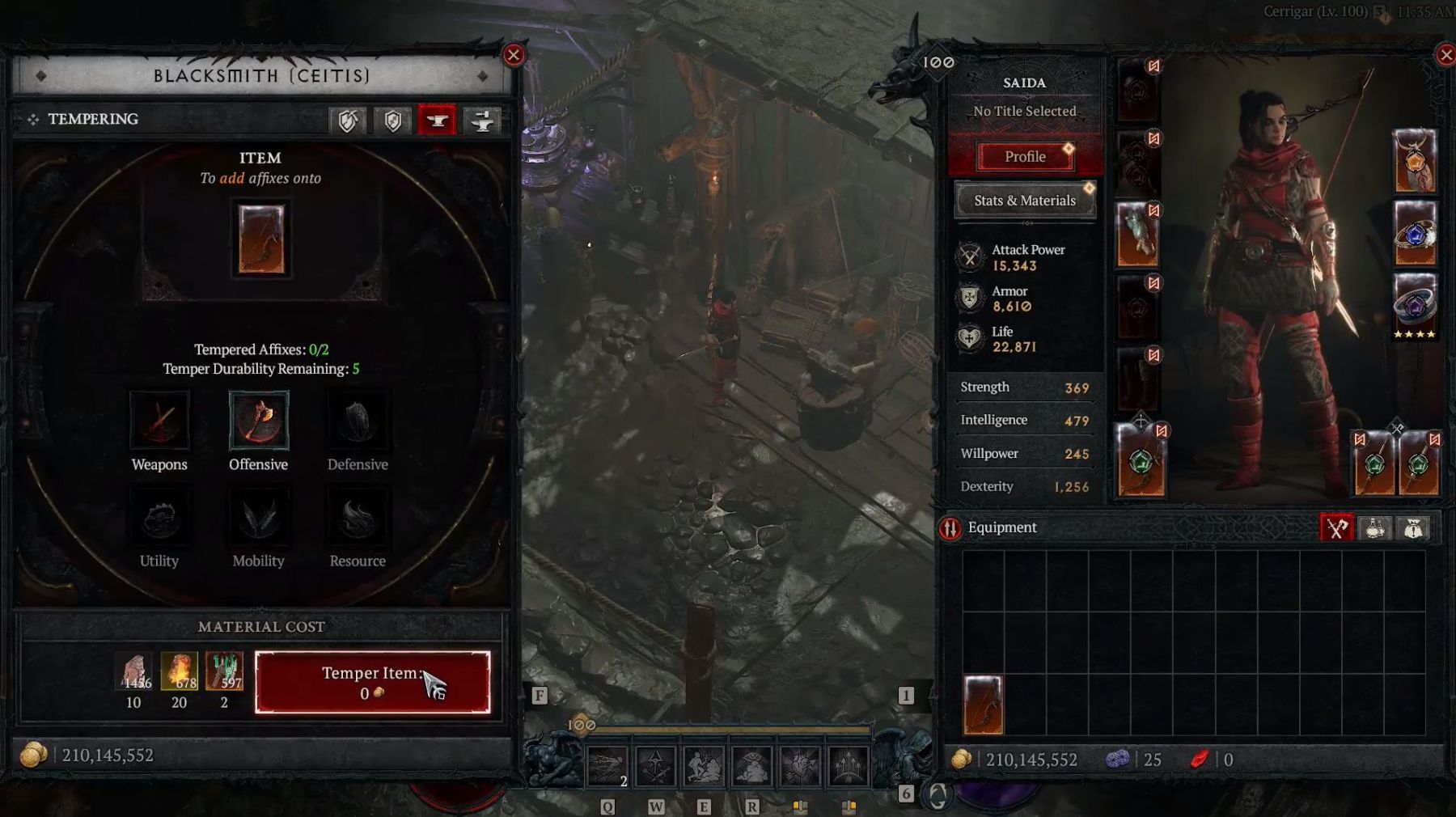This screenshot has width=1456, height=817.
Task: Select the Defensive temper category
Action: [358, 421]
